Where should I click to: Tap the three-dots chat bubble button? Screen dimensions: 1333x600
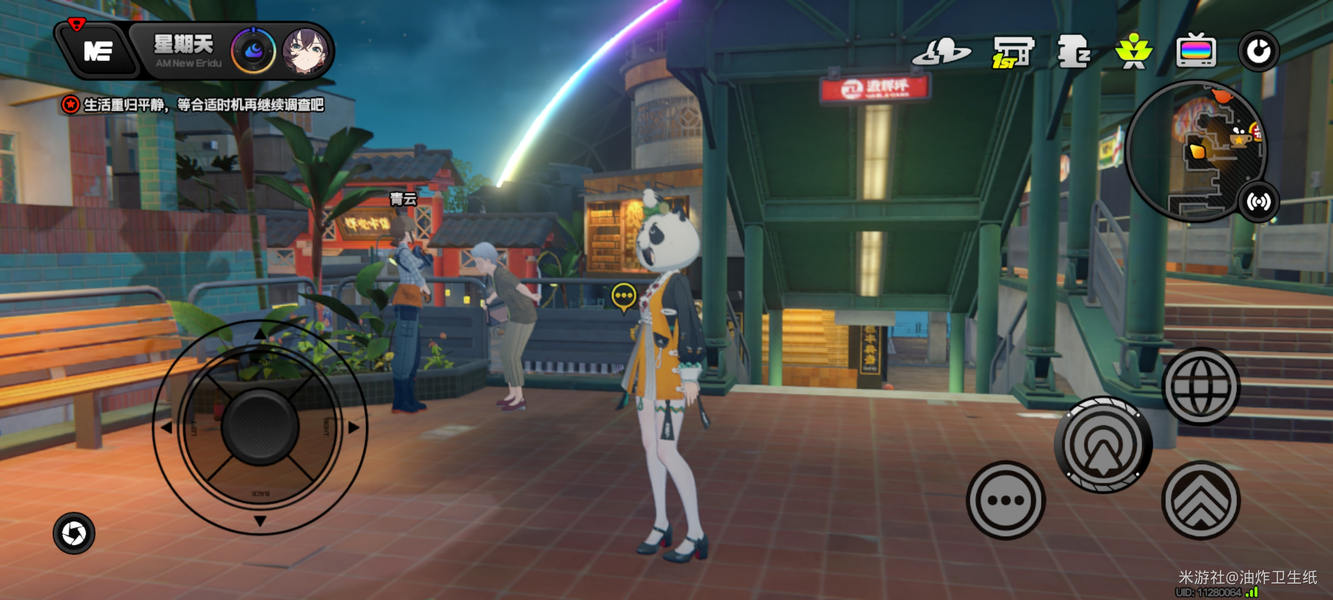point(1005,500)
